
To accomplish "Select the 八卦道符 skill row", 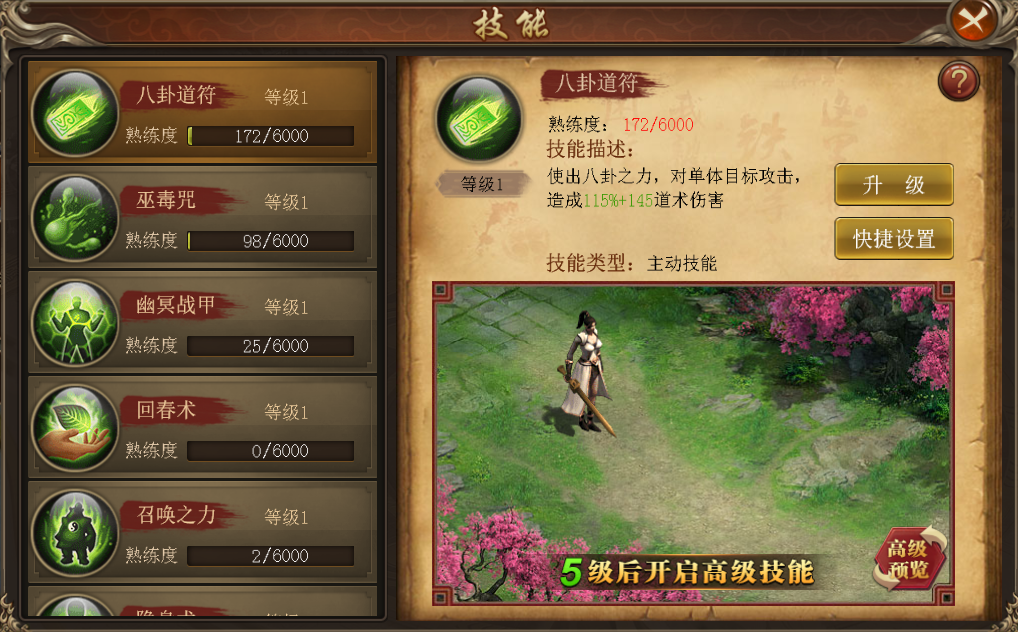I will [x=203, y=112].
